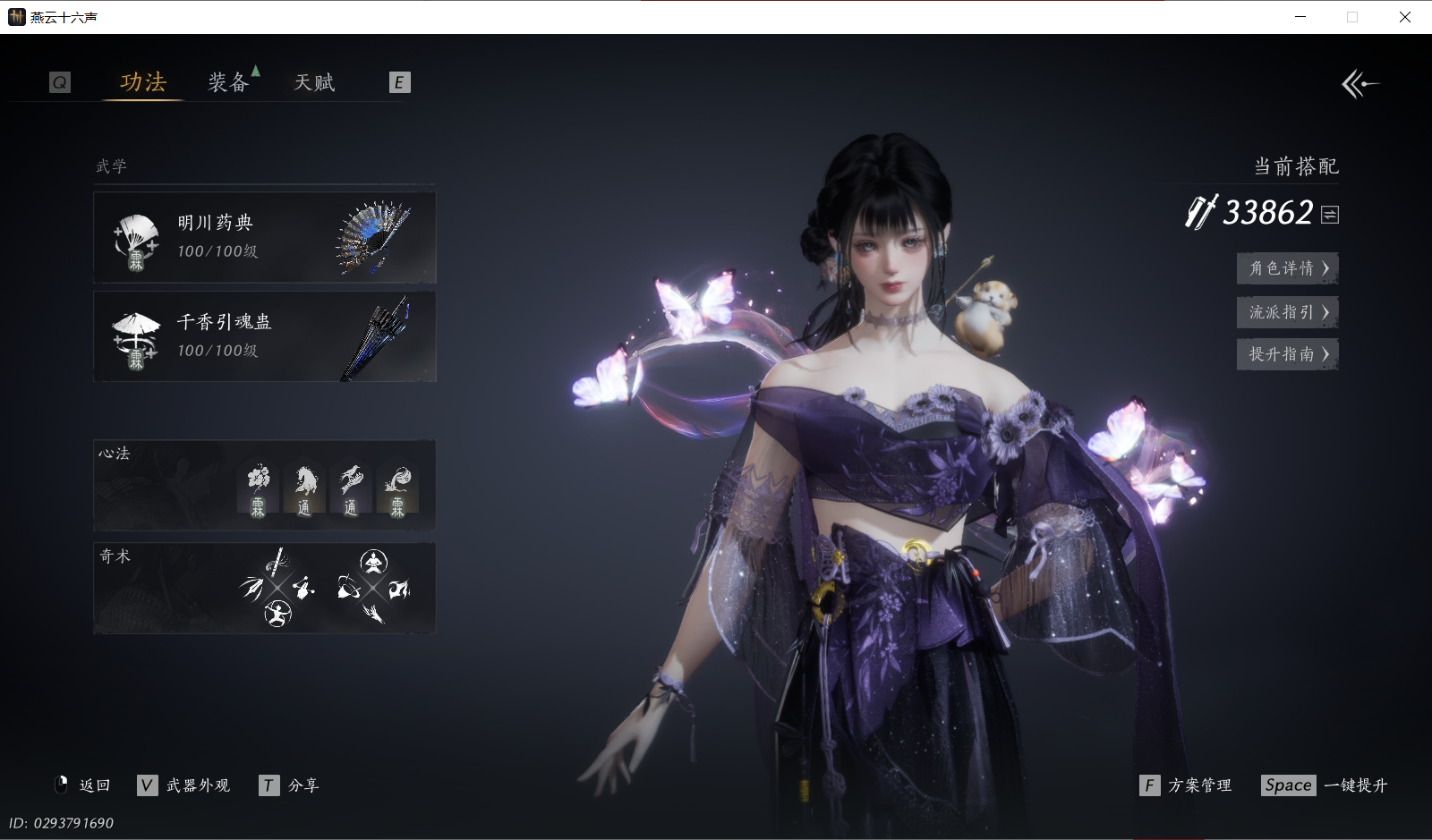The image size is (1432, 840).
Task: Switch to the 功法 tab
Action: pos(143,82)
